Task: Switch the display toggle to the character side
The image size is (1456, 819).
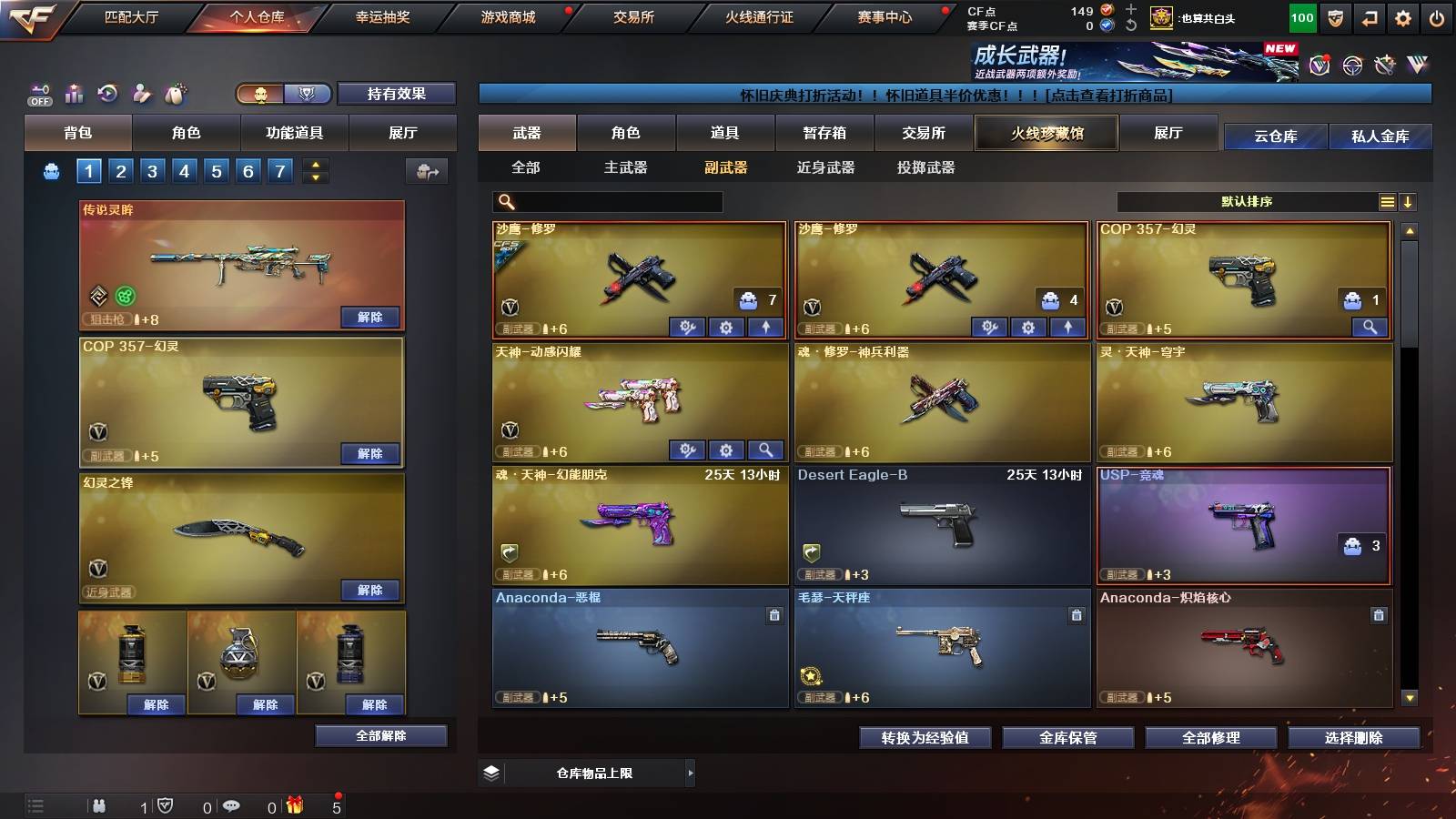Action: pyautogui.click(x=259, y=94)
